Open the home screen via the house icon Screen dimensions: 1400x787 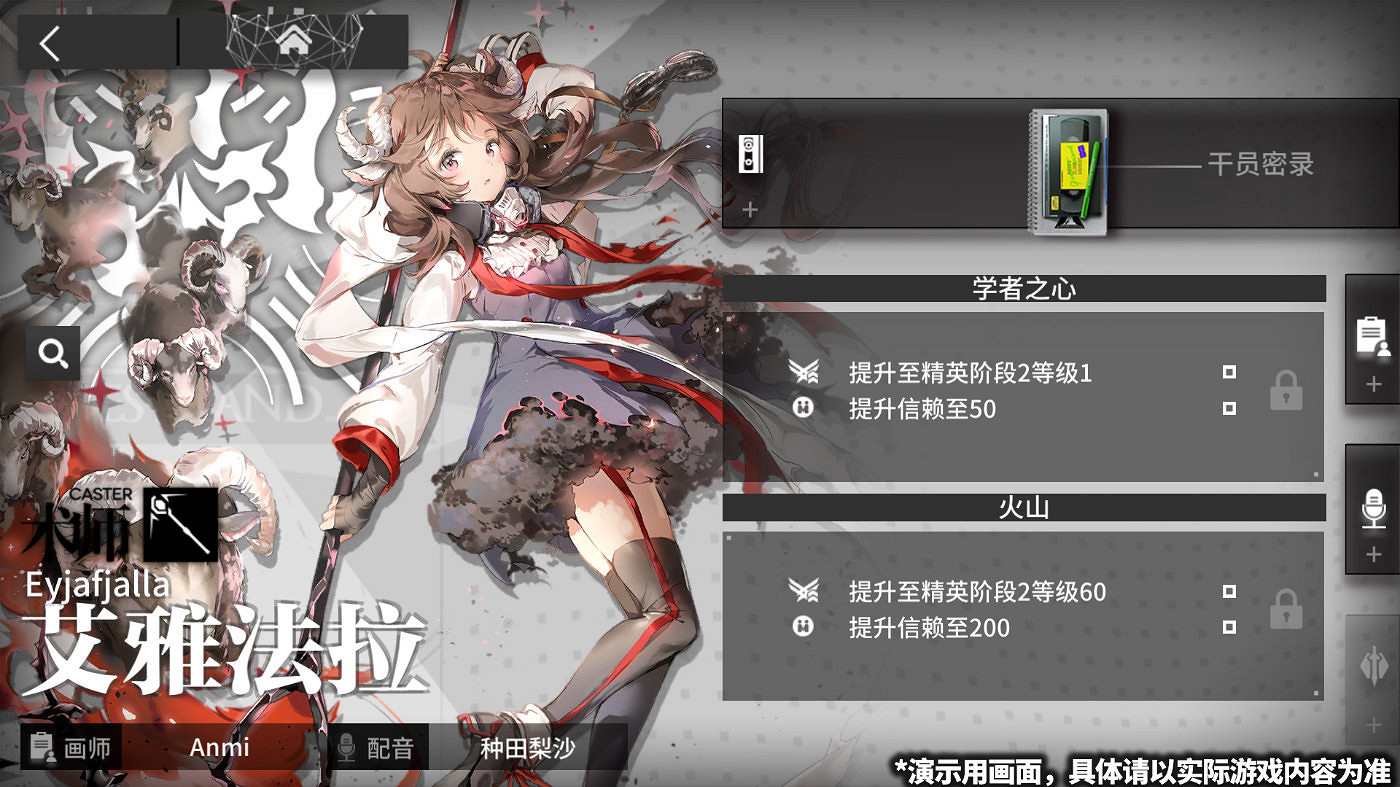(x=293, y=43)
